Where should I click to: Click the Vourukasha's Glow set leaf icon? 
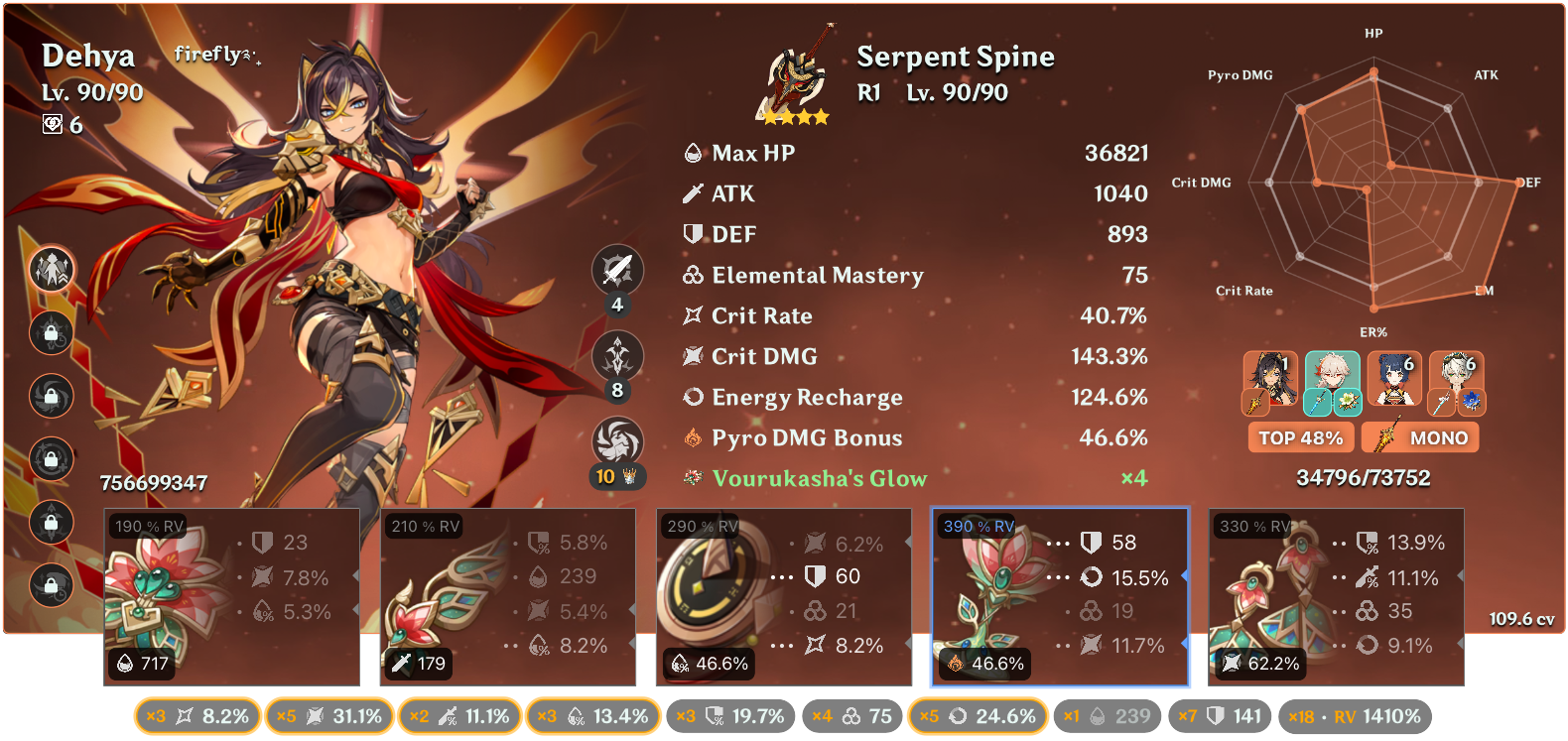(x=693, y=477)
